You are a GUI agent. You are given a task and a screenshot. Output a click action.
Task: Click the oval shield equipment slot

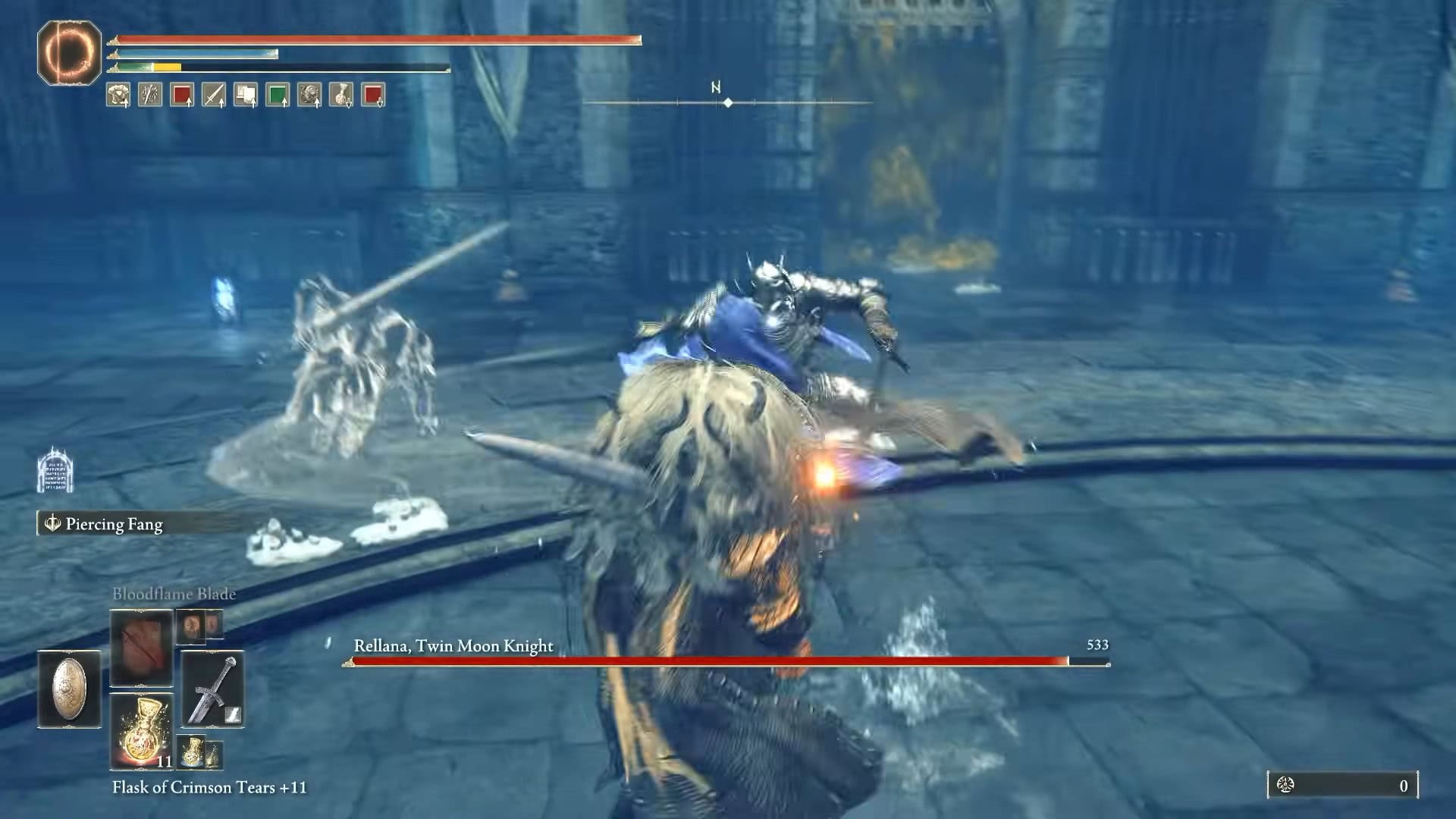(x=69, y=689)
